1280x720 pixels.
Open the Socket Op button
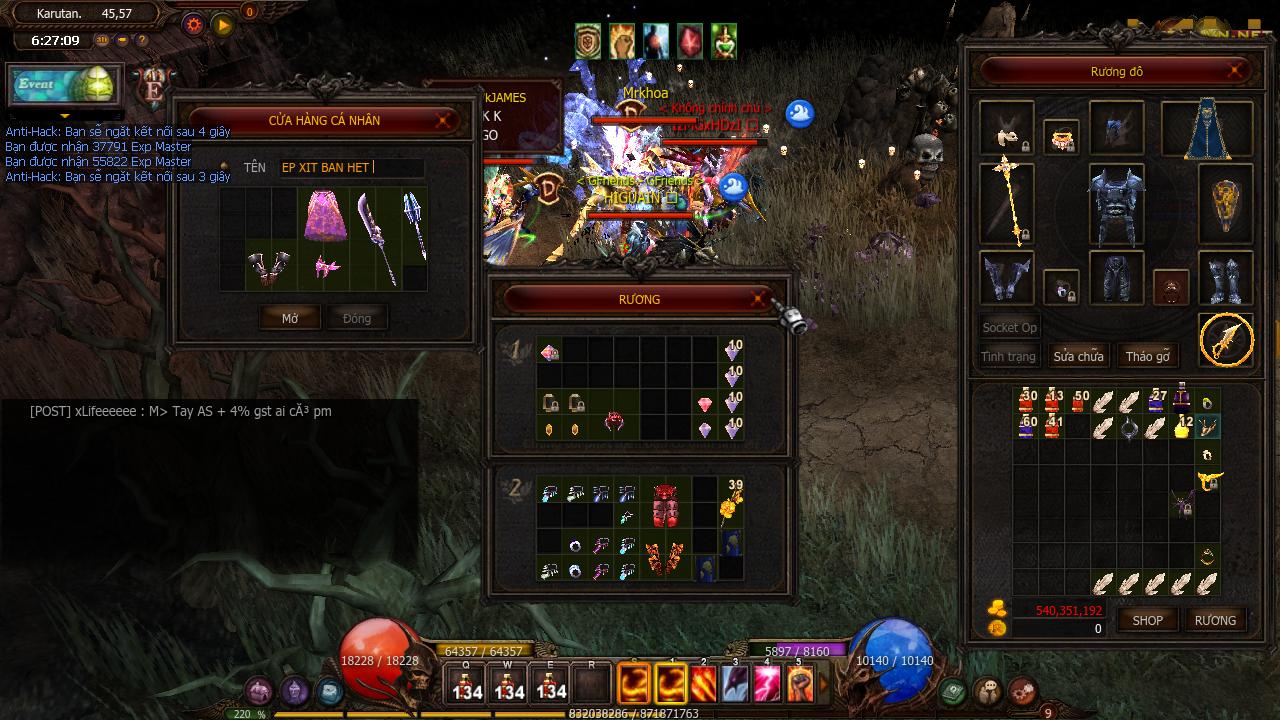coord(1009,327)
